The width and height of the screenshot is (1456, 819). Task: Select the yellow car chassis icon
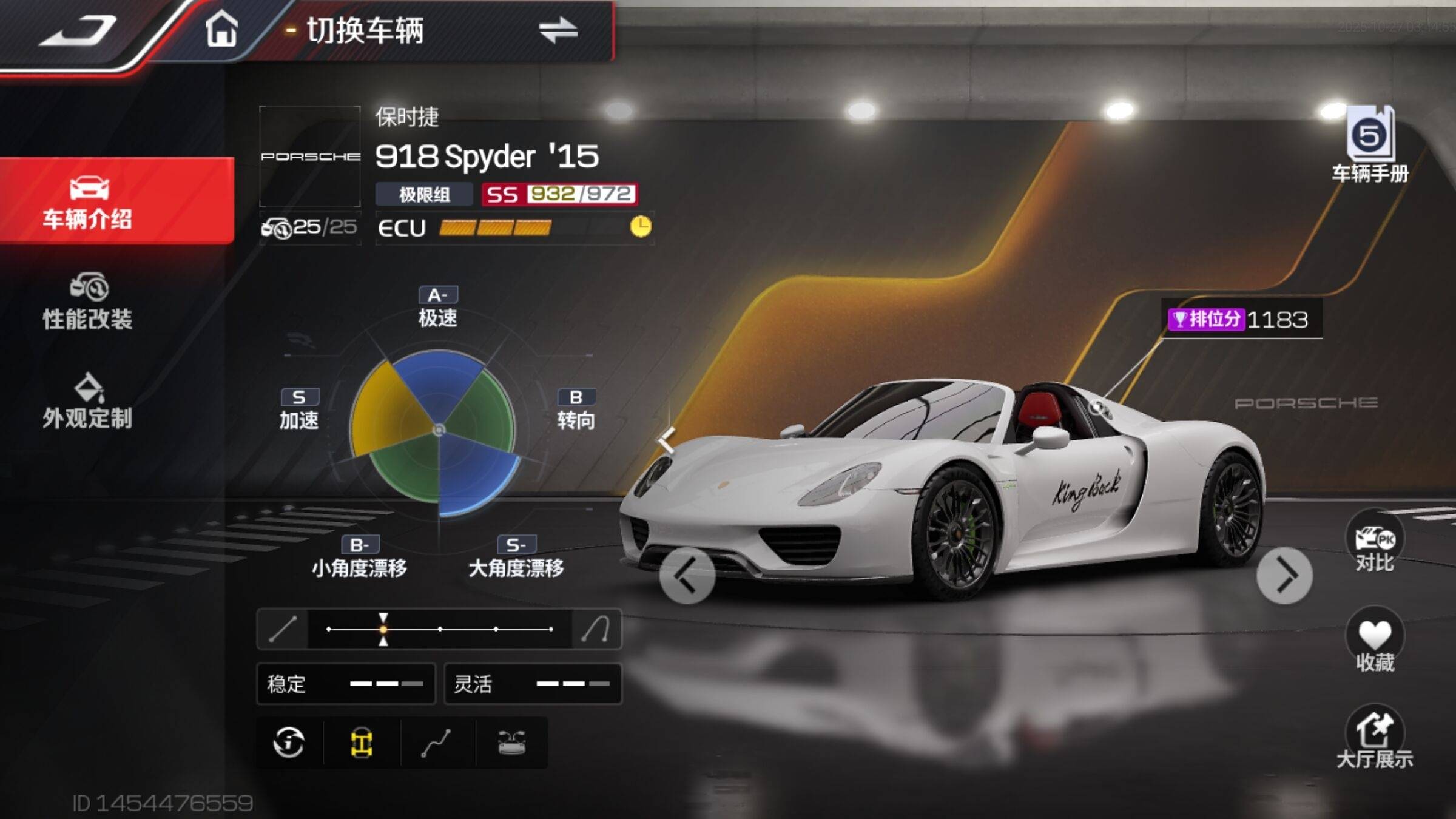[362, 742]
